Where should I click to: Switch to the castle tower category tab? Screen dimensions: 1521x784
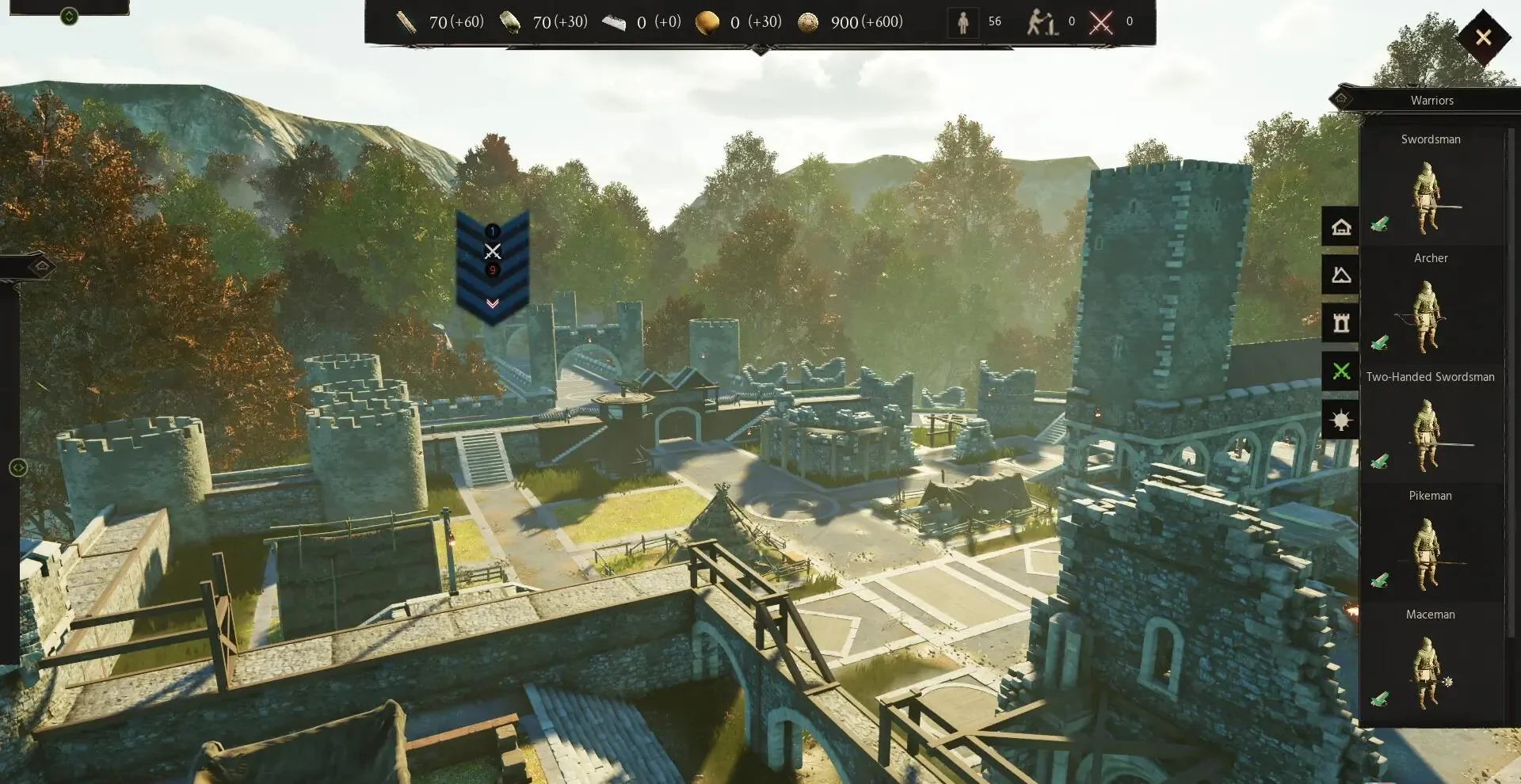[x=1340, y=323]
